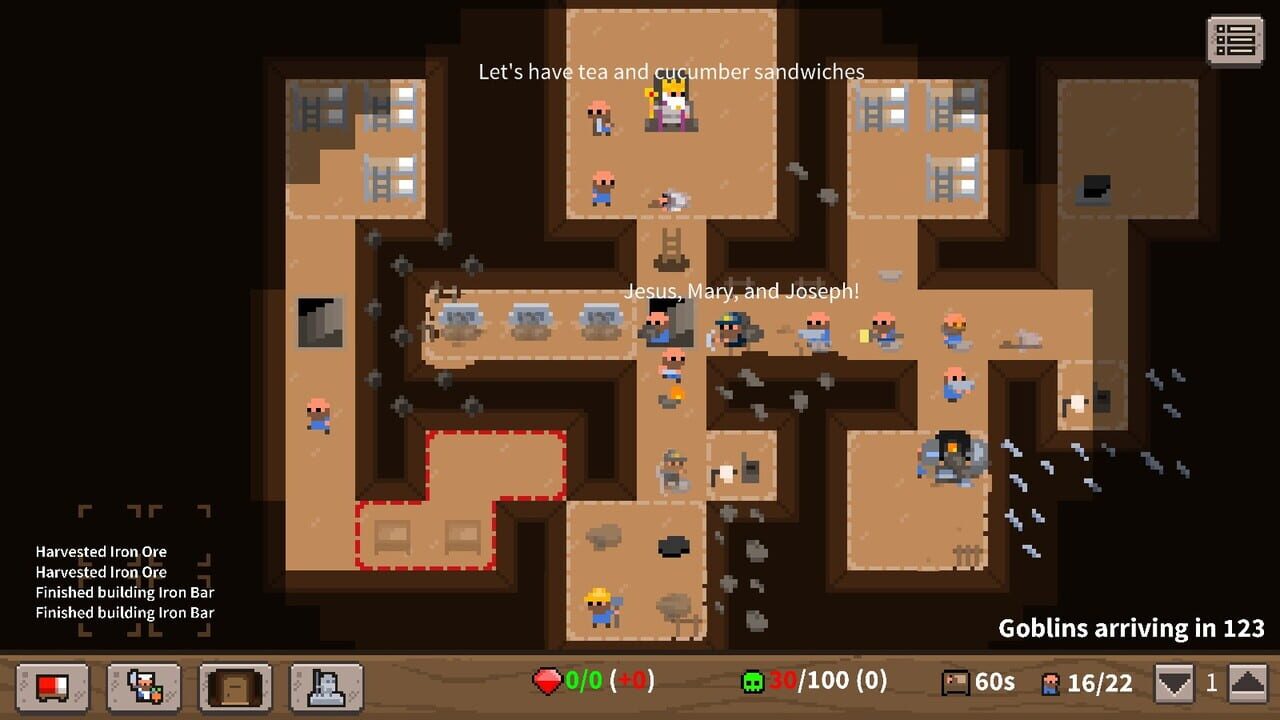Click the 'Goblins arriving in 123' warning

coord(1132,628)
